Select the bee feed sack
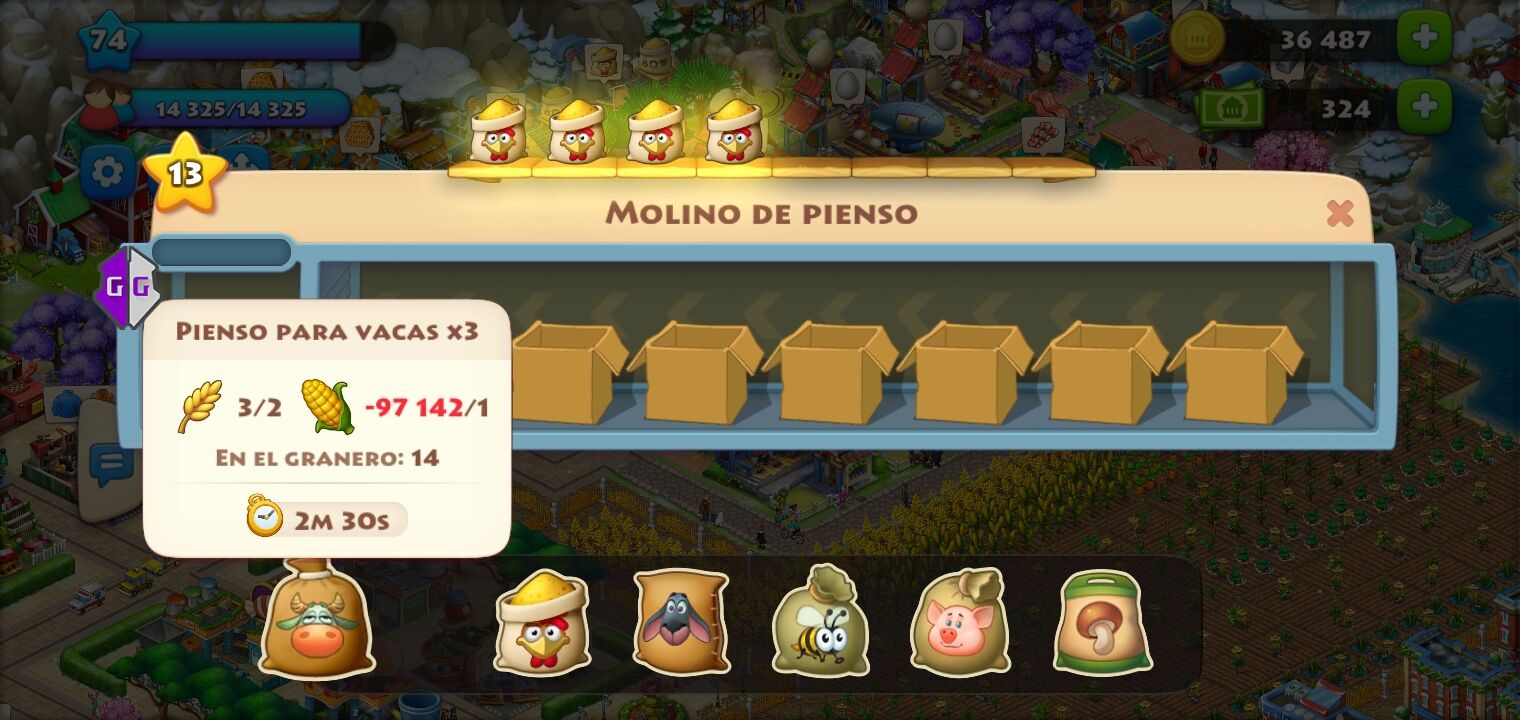 coord(820,621)
